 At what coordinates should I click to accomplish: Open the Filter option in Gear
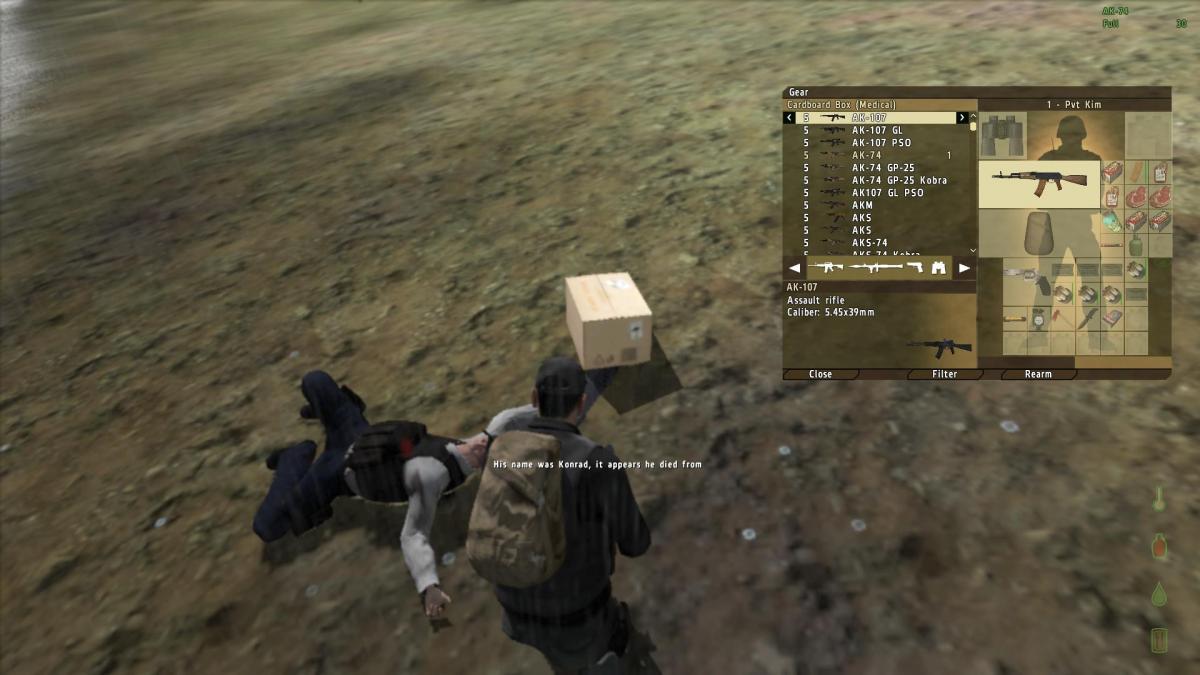944,374
